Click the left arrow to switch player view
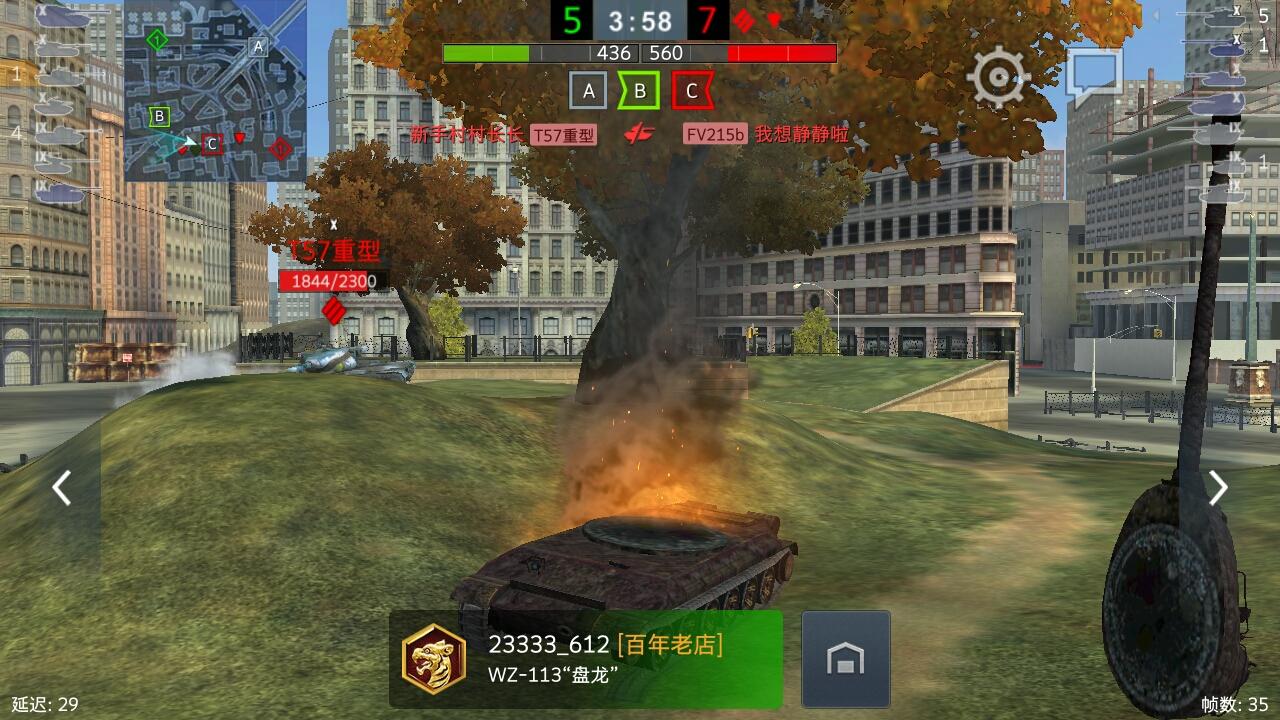Viewport: 1280px width, 720px height. (62, 488)
